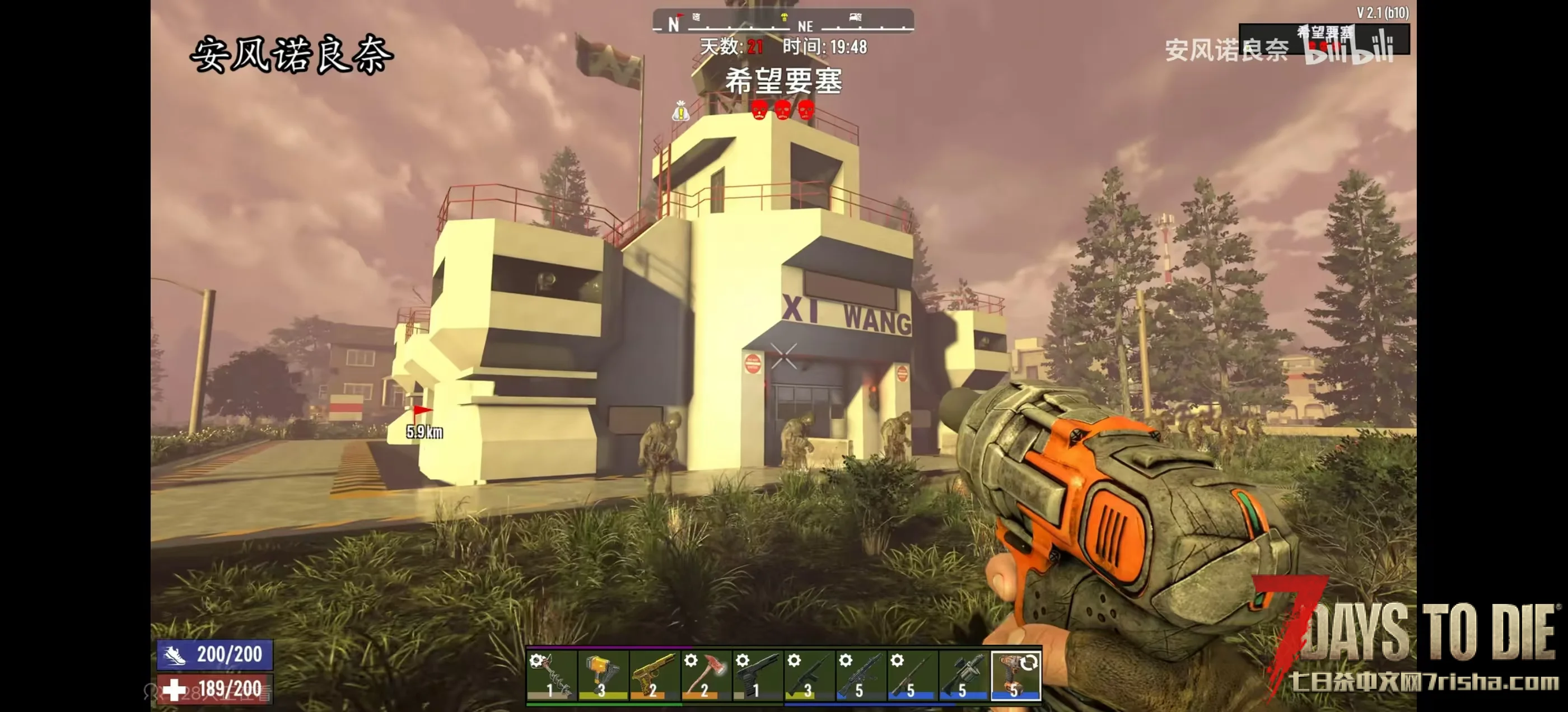The image size is (1568, 712).
Task: Open the bilibili logo watermark
Action: (x=1350, y=50)
